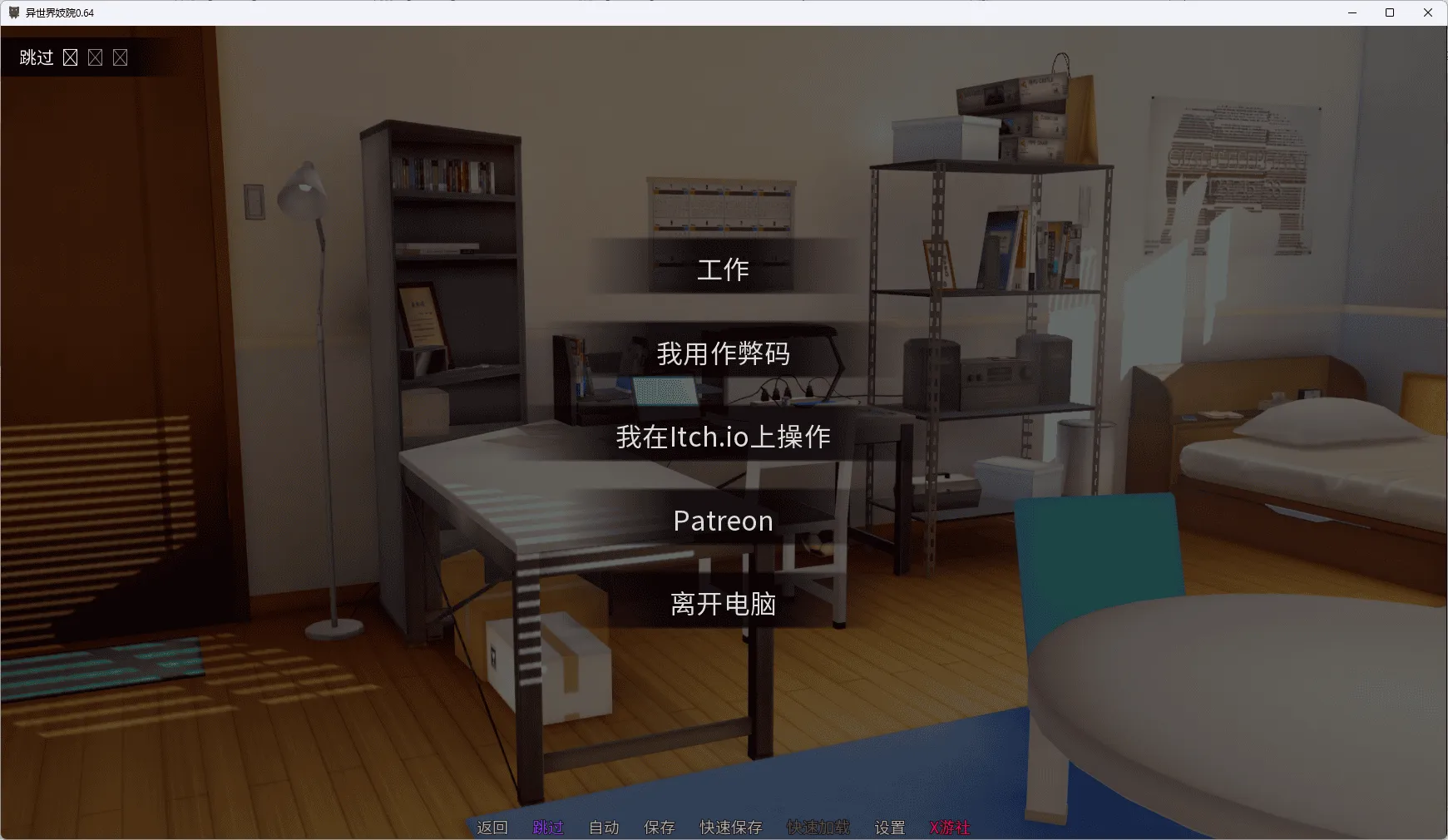The image size is (1448, 840).
Task: Trigger 快速保存 quick save
Action: click(x=730, y=828)
